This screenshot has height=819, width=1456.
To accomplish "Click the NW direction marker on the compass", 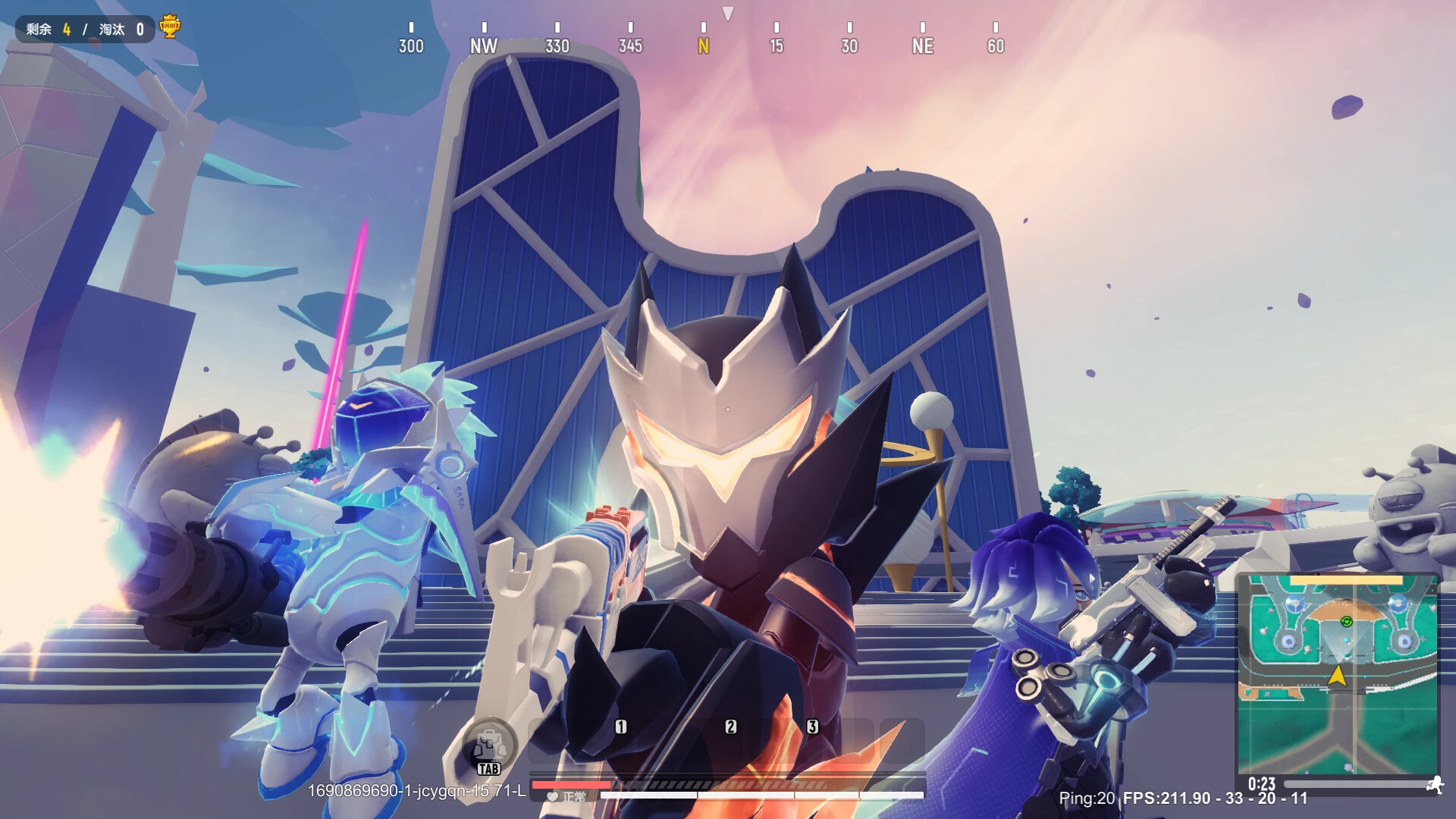I will [484, 46].
